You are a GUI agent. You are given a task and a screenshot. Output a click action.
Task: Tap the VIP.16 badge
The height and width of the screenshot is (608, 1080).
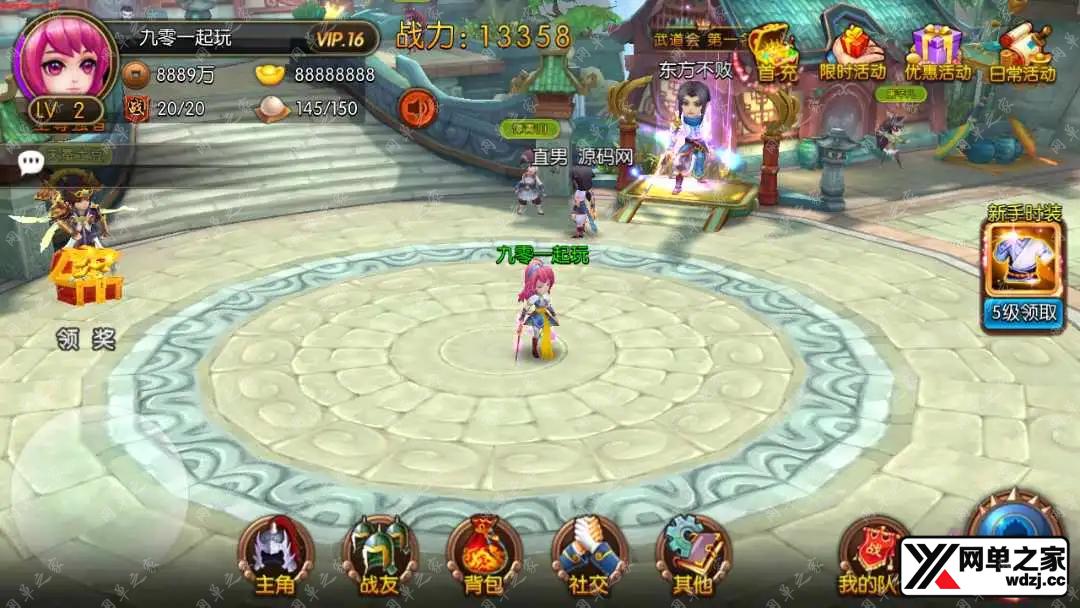pos(340,39)
